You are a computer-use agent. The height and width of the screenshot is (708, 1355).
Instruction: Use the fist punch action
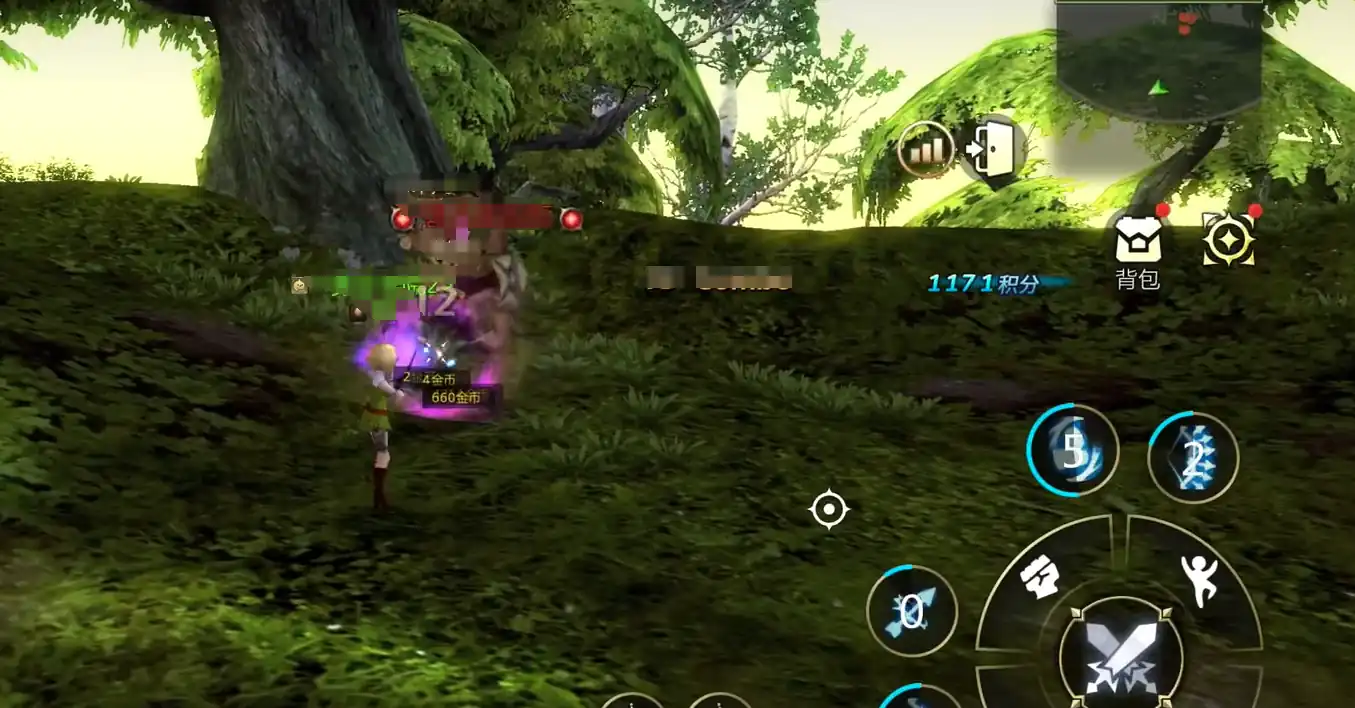[x=1040, y=578]
